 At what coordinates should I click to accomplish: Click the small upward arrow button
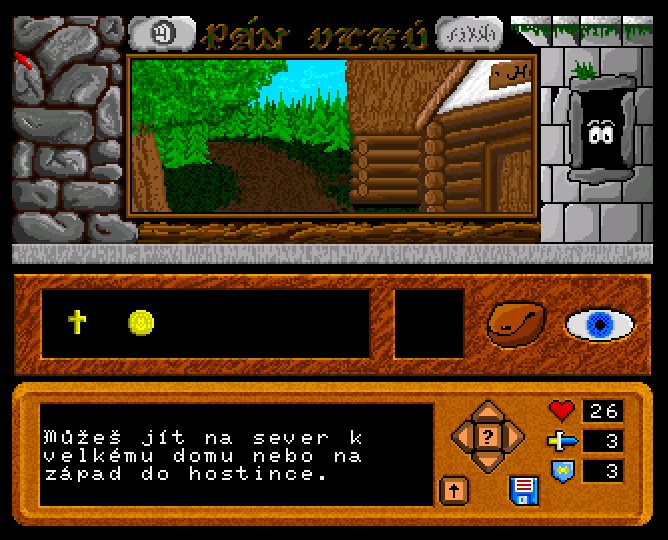453,490
